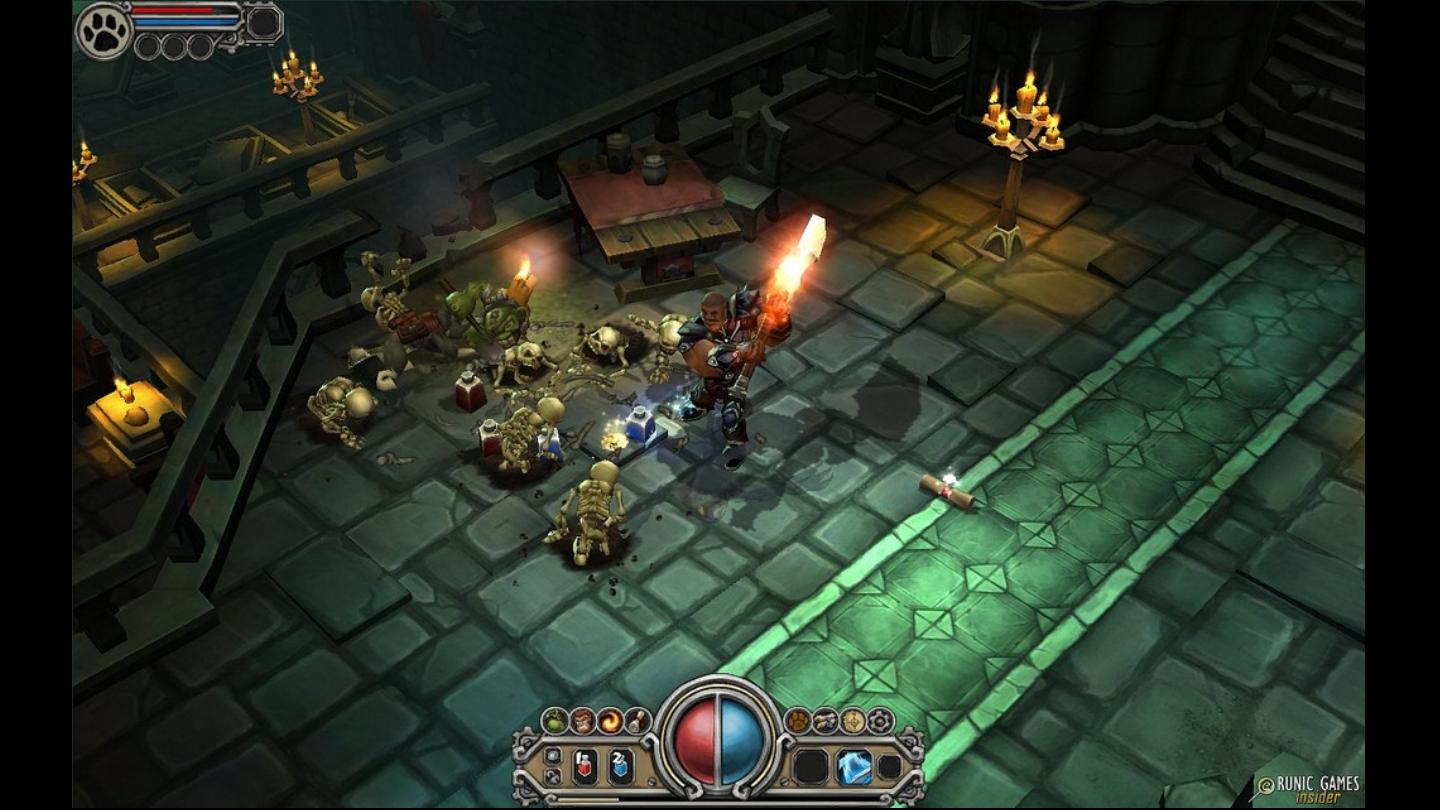
Task: Open the fiery swirl skills icon
Action: (609, 720)
